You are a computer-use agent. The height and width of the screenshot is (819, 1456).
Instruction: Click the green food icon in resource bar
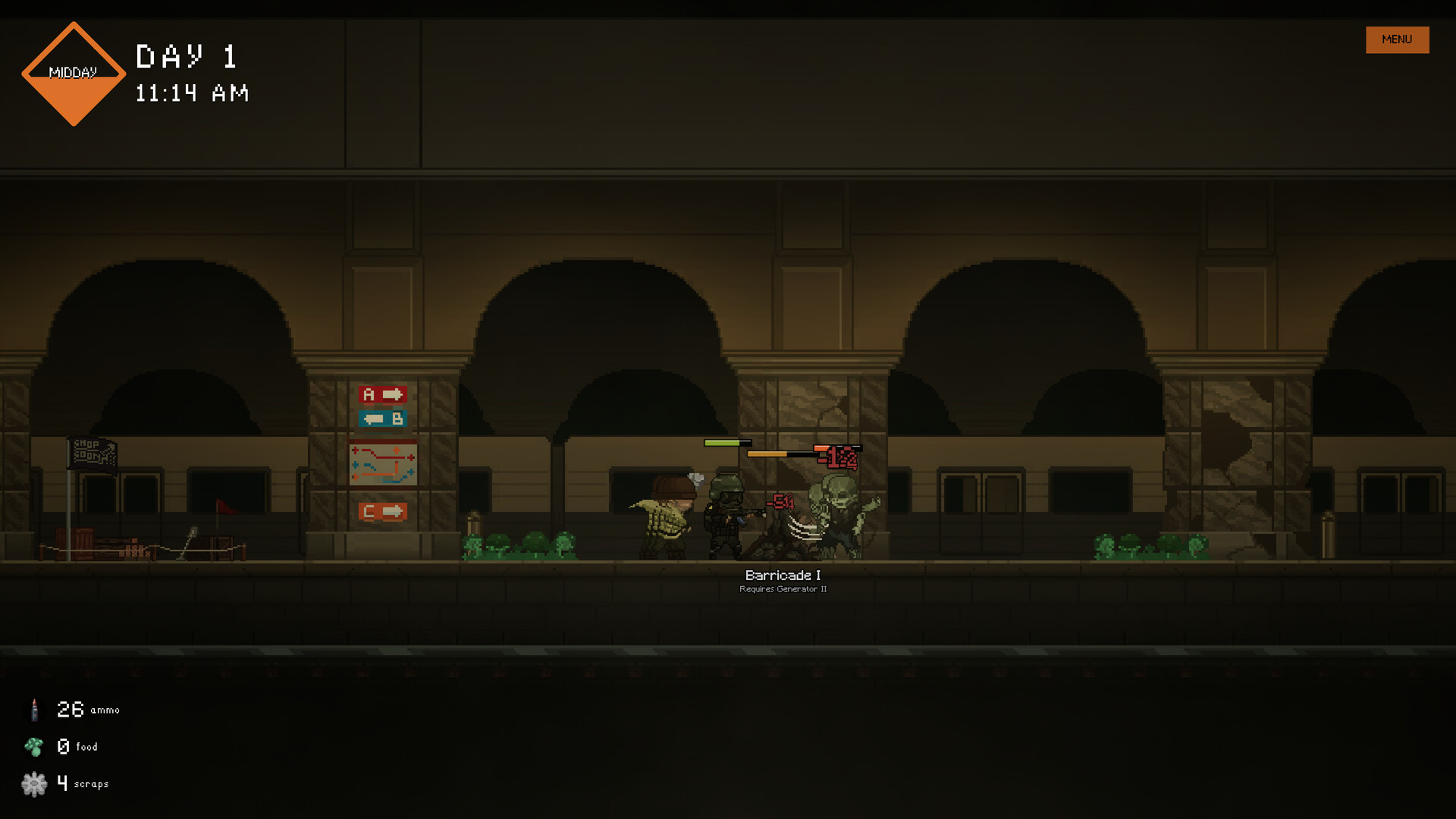[x=34, y=746]
